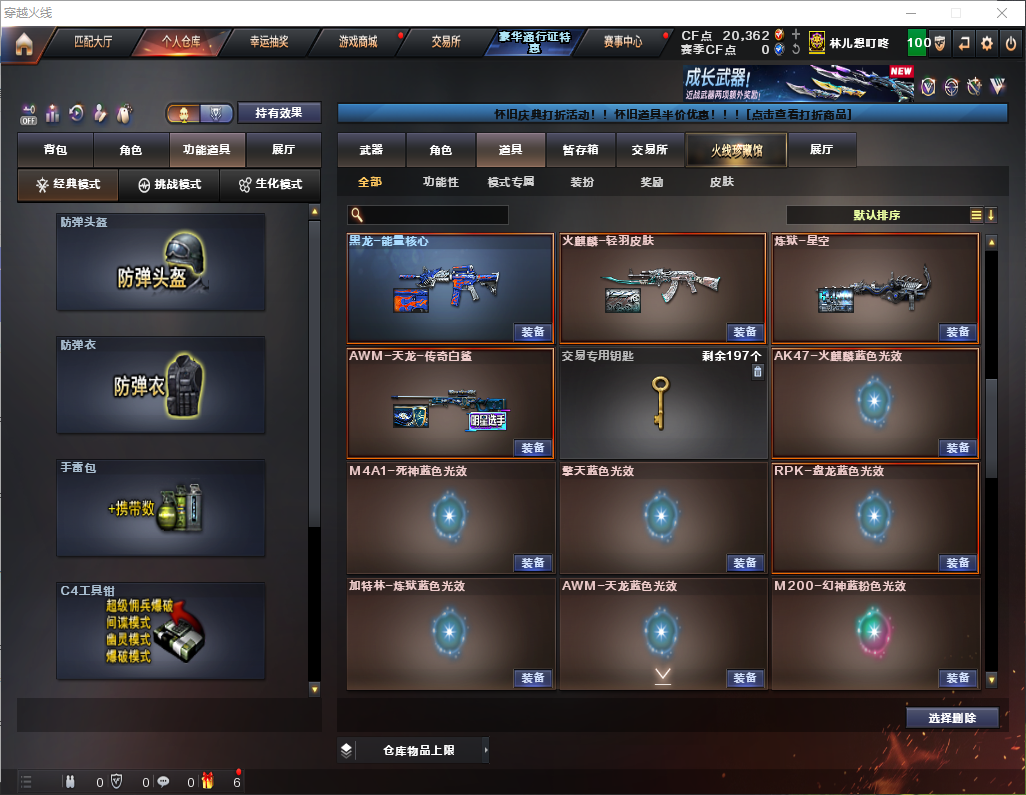Open settings with the gear icon
This screenshot has width=1026, height=795.
pos(987,43)
